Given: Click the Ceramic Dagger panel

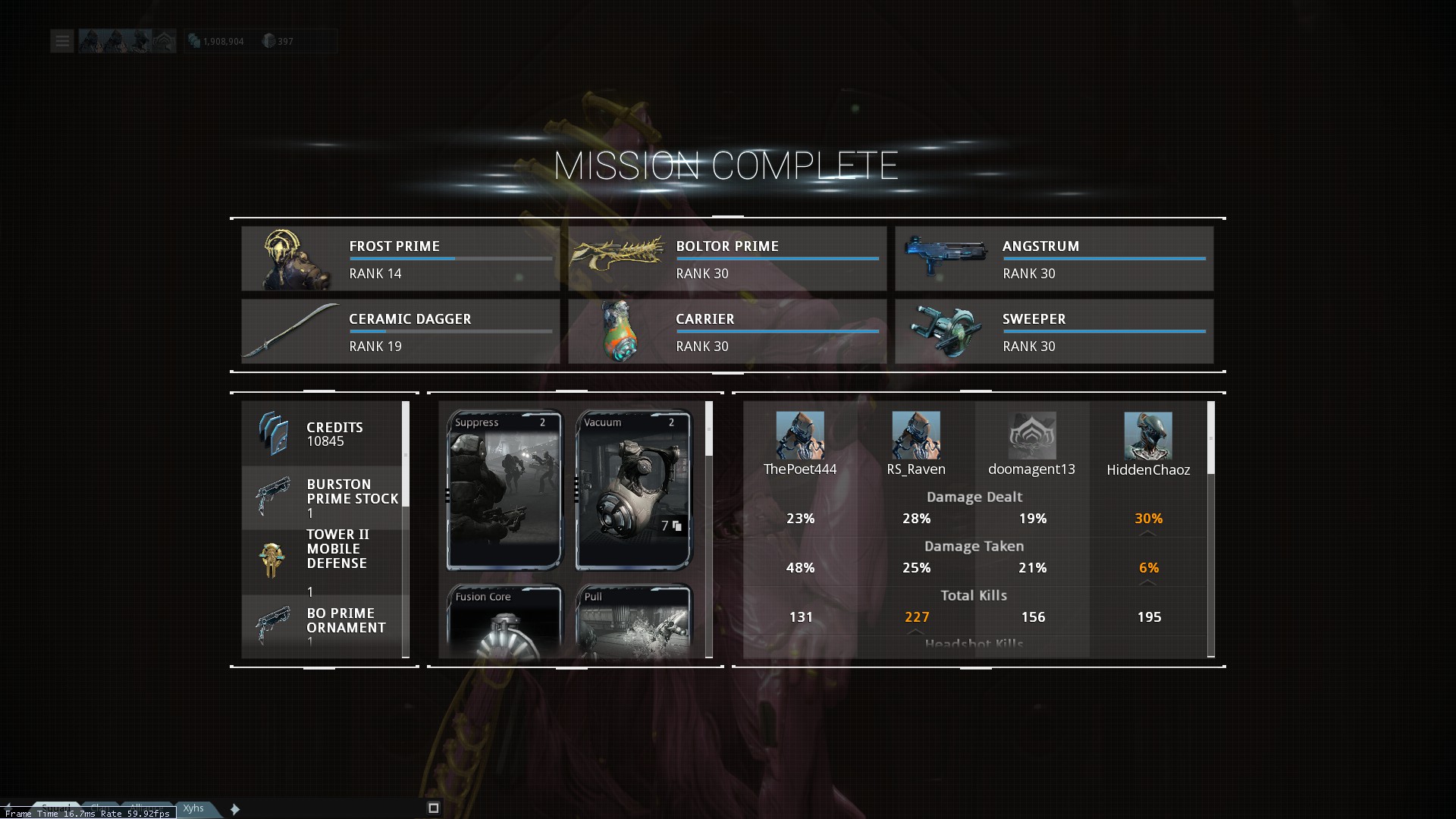Looking at the screenshot, I should (x=400, y=331).
